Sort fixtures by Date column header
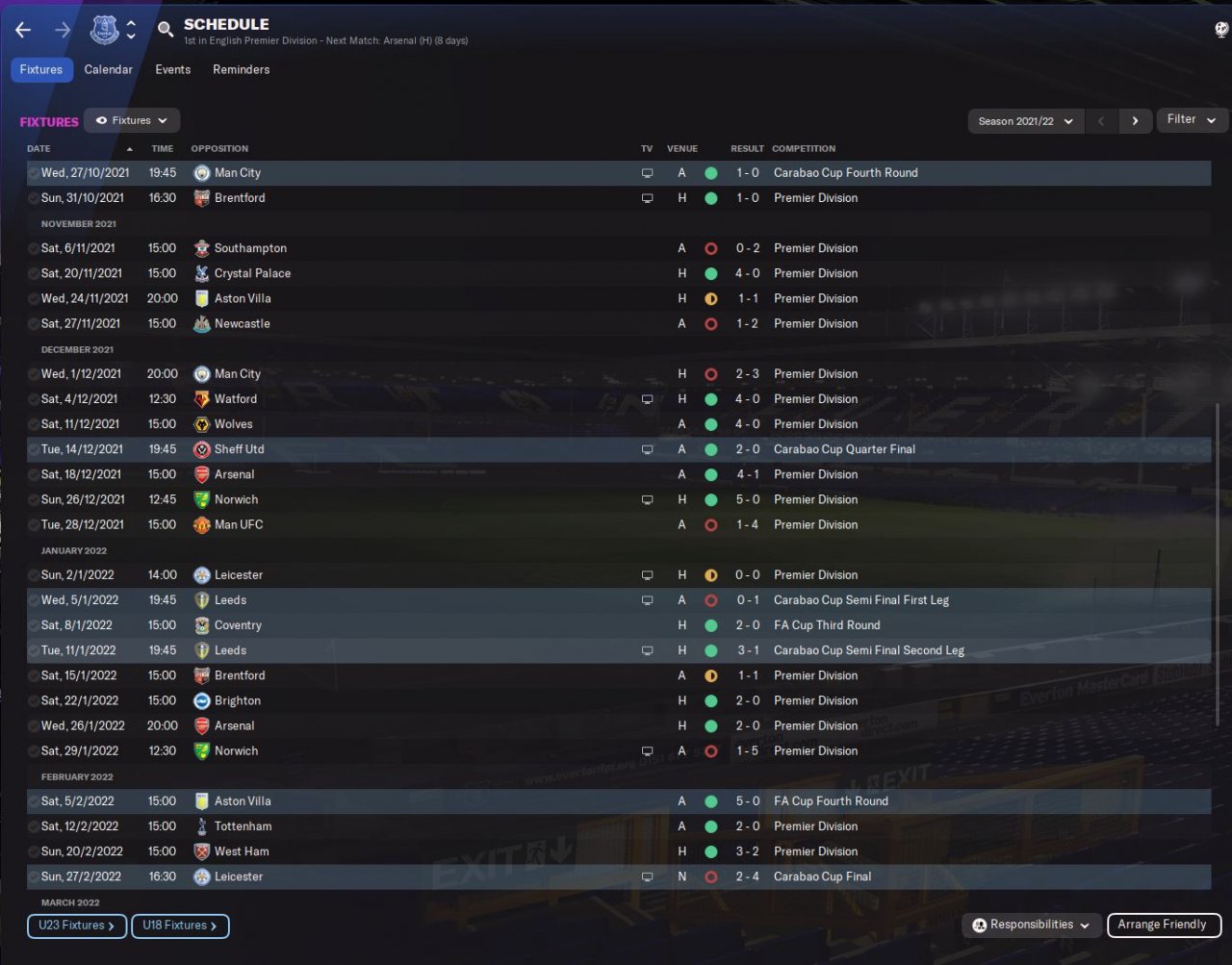This screenshot has height=965, width=1232. coord(38,148)
